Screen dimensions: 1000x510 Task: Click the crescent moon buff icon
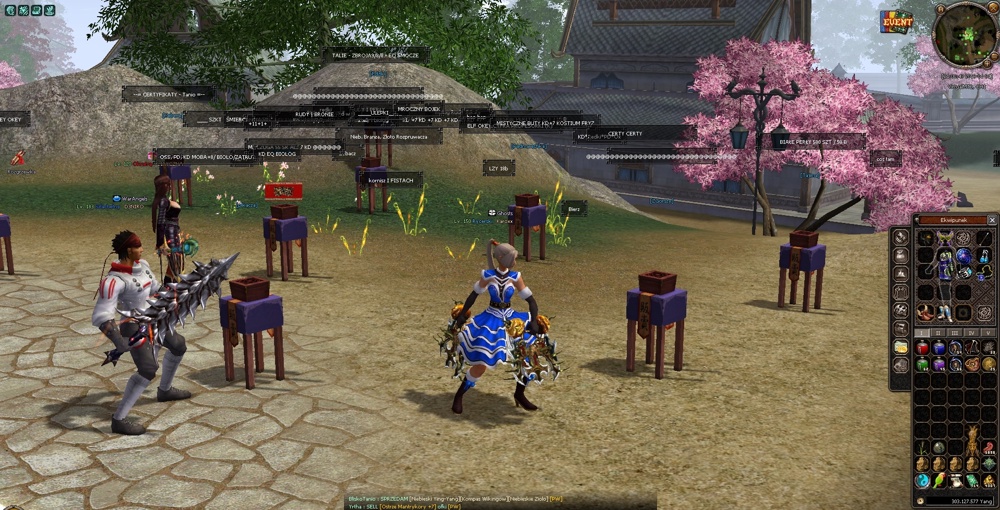tap(9, 10)
